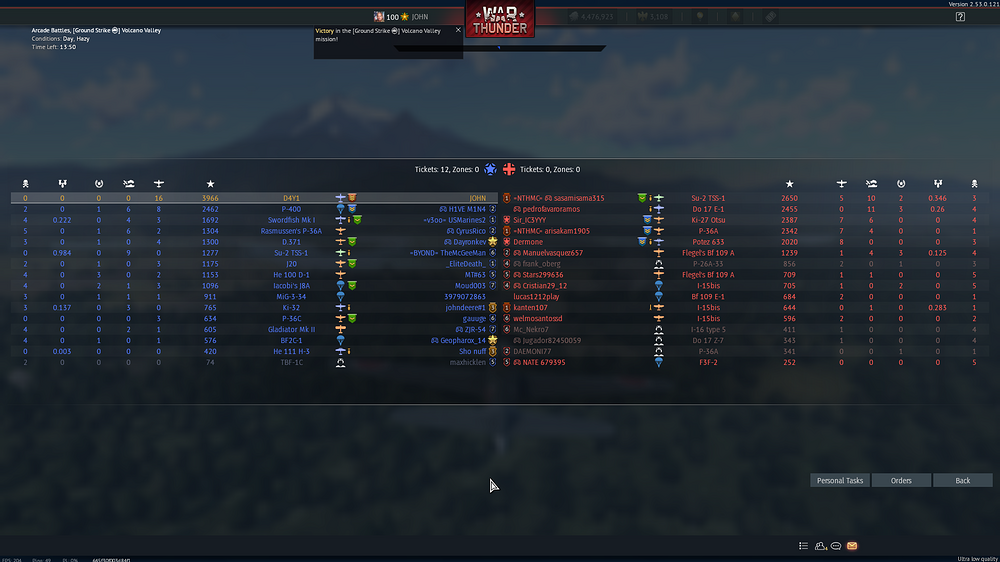
Task: Open the chat speech bubble icon
Action: pyautogui.click(x=836, y=546)
